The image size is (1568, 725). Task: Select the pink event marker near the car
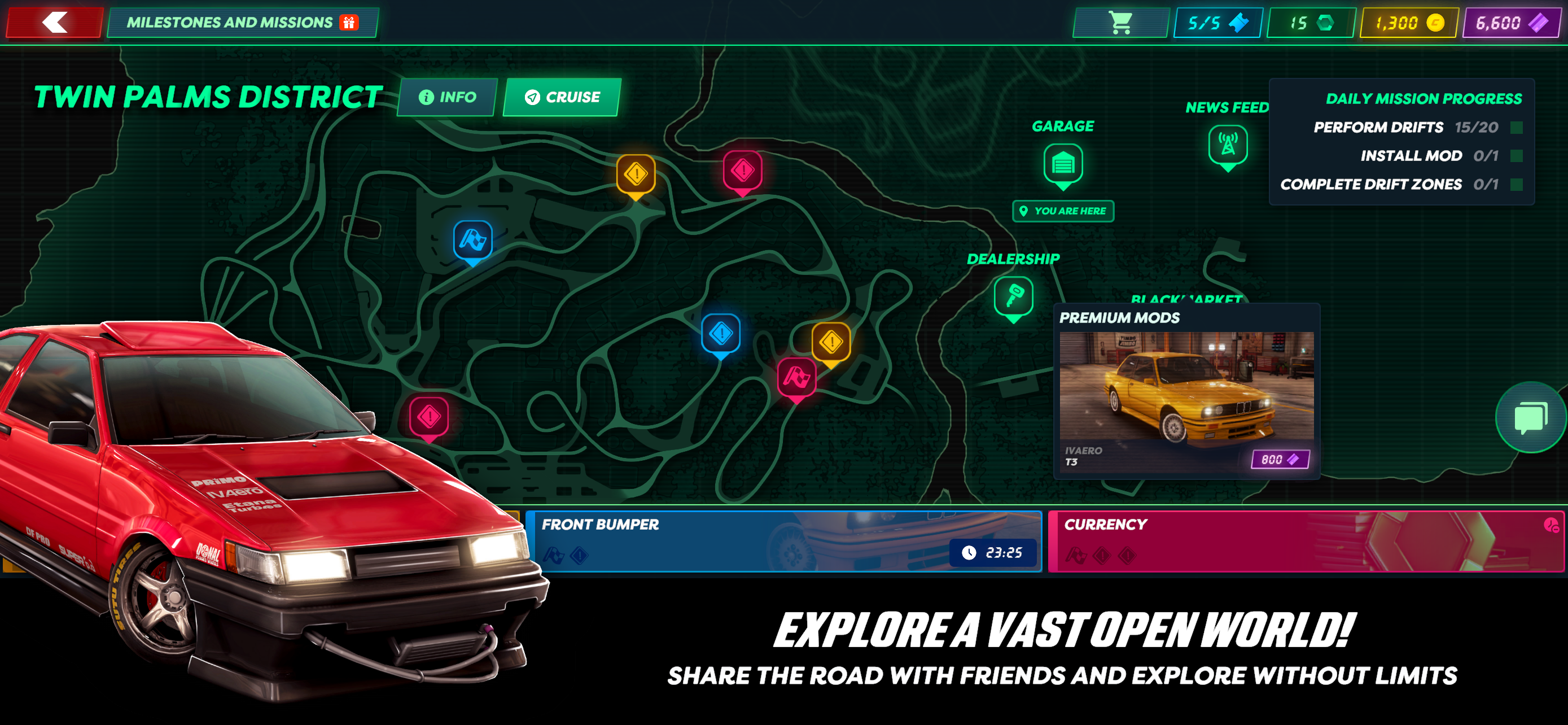click(430, 416)
